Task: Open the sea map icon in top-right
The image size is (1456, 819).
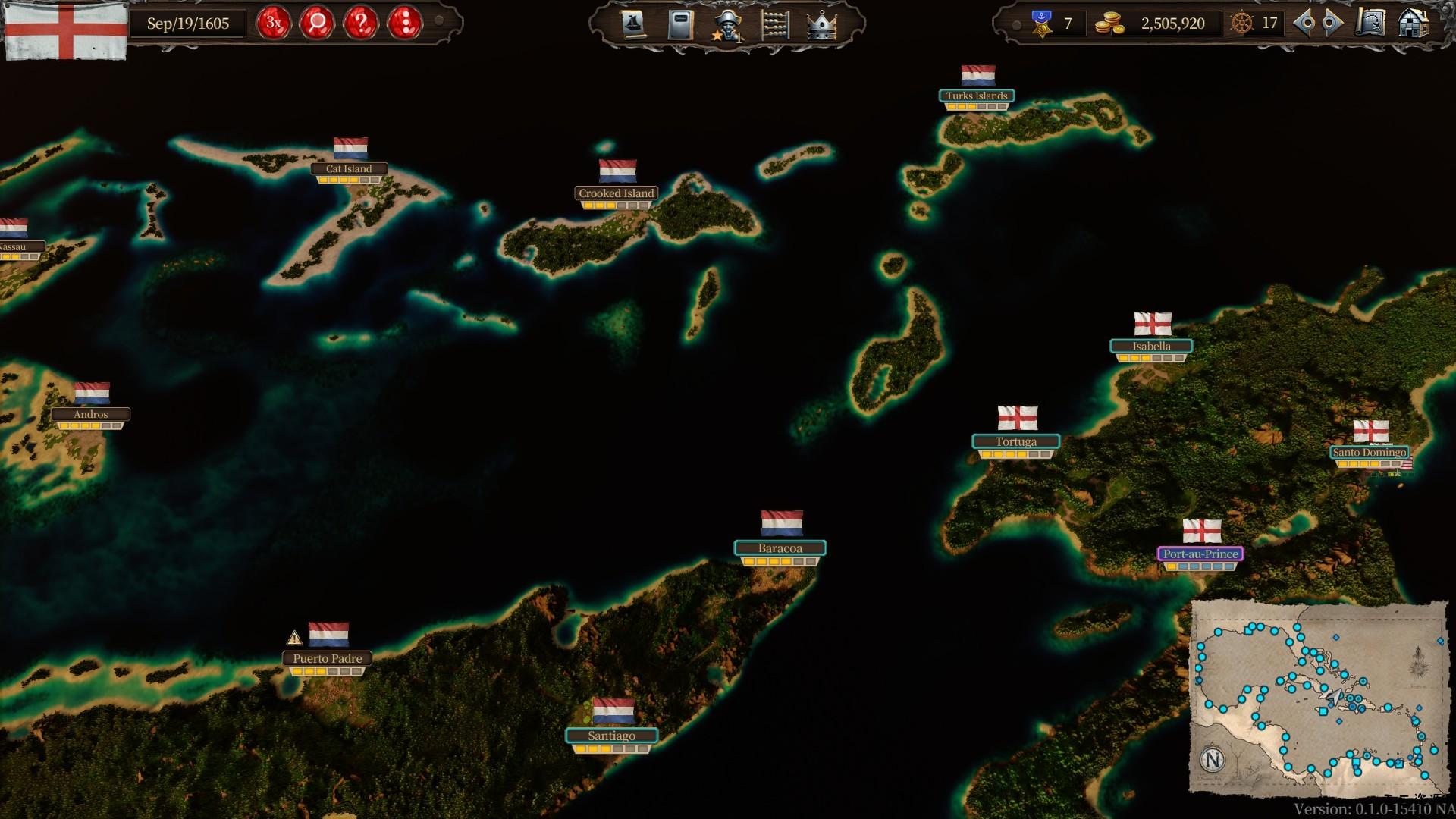Action: pyautogui.click(x=1371, y=24)
